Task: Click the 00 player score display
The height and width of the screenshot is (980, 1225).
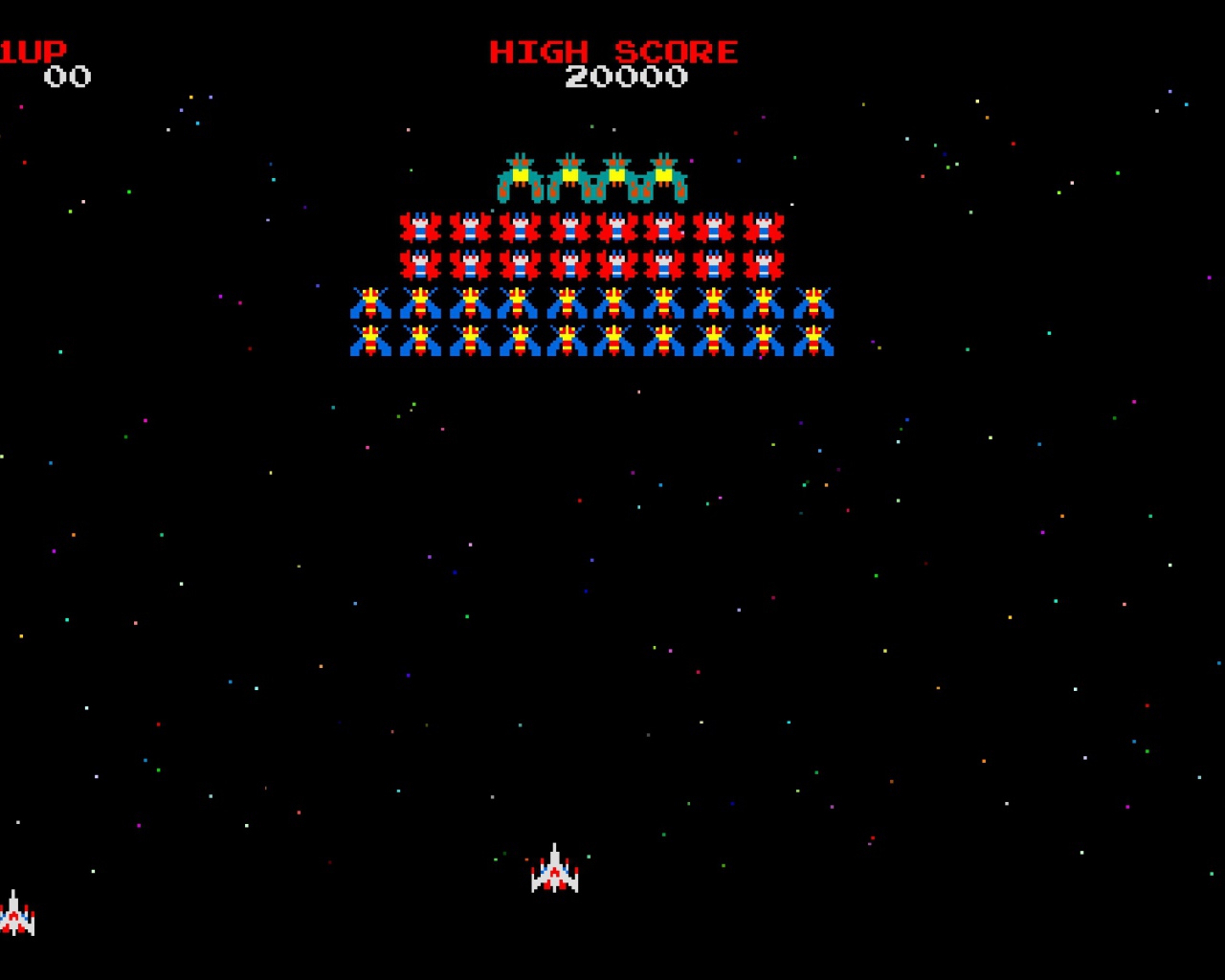Action: [69, 78]
